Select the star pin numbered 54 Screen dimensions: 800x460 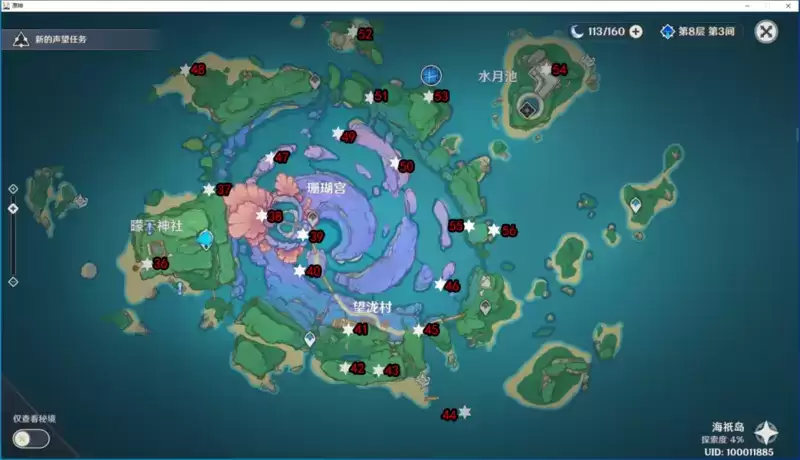tap(545, 69)
